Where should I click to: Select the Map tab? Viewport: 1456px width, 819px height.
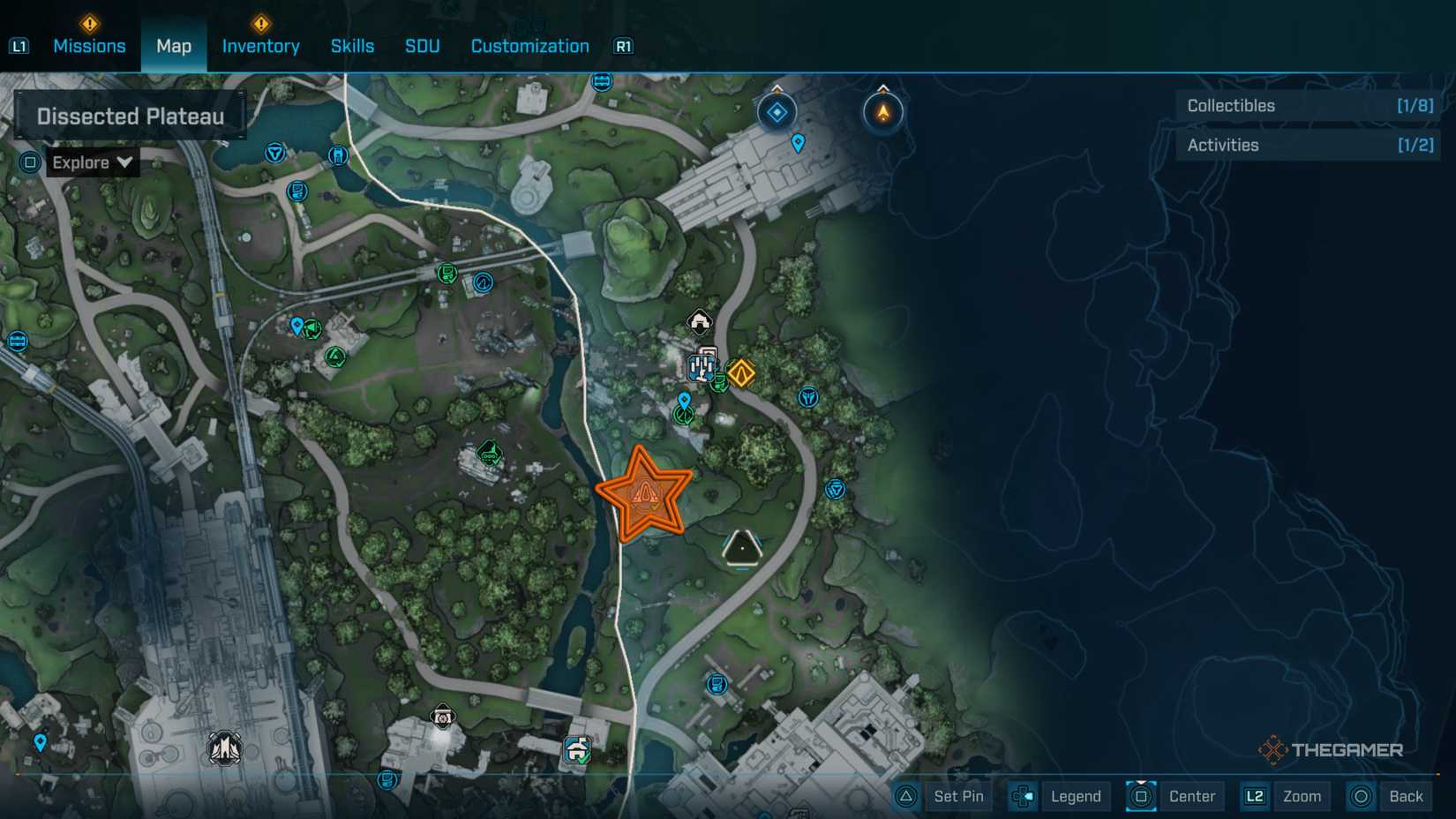(x=174, y=46)
